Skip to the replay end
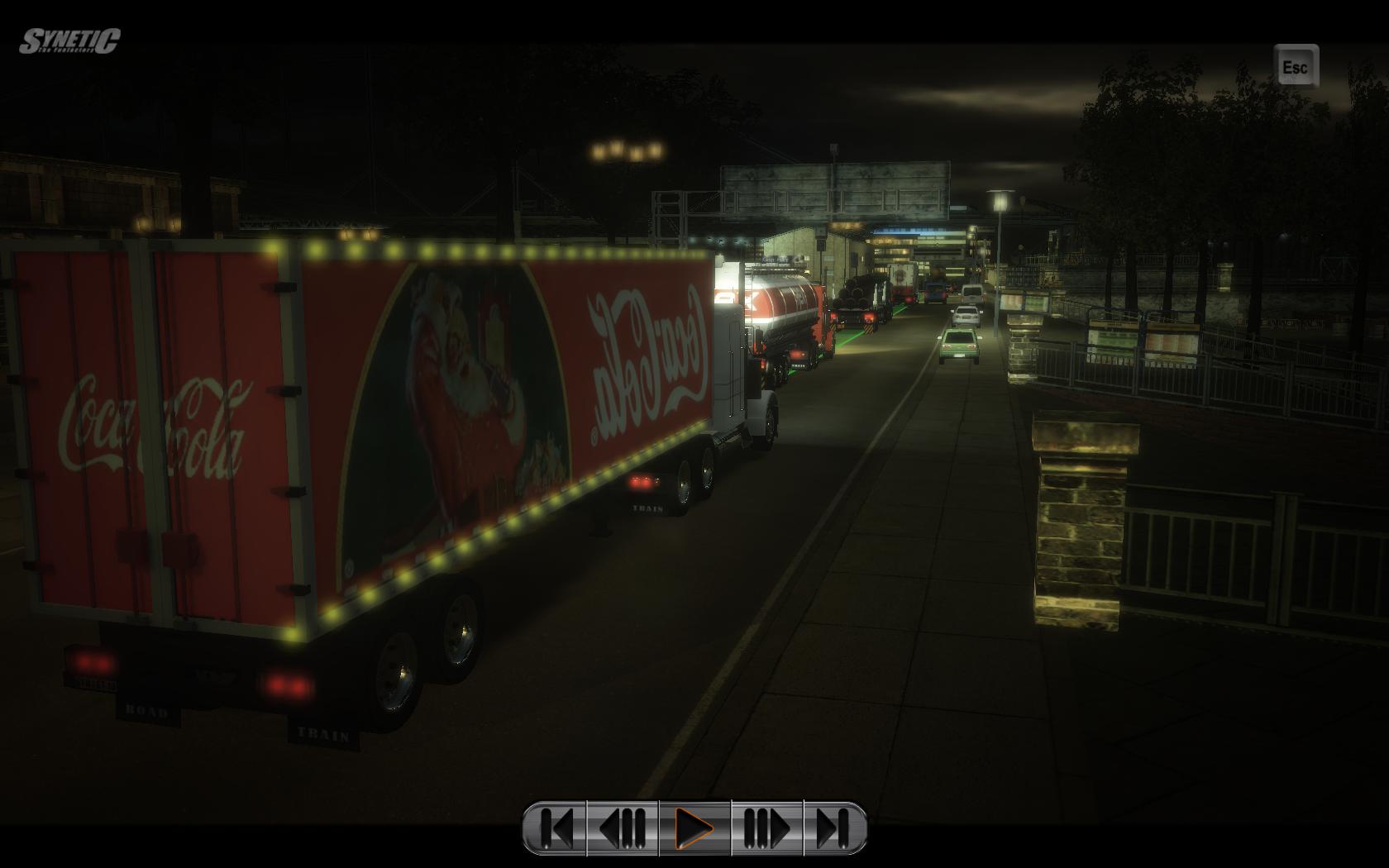 833,827
